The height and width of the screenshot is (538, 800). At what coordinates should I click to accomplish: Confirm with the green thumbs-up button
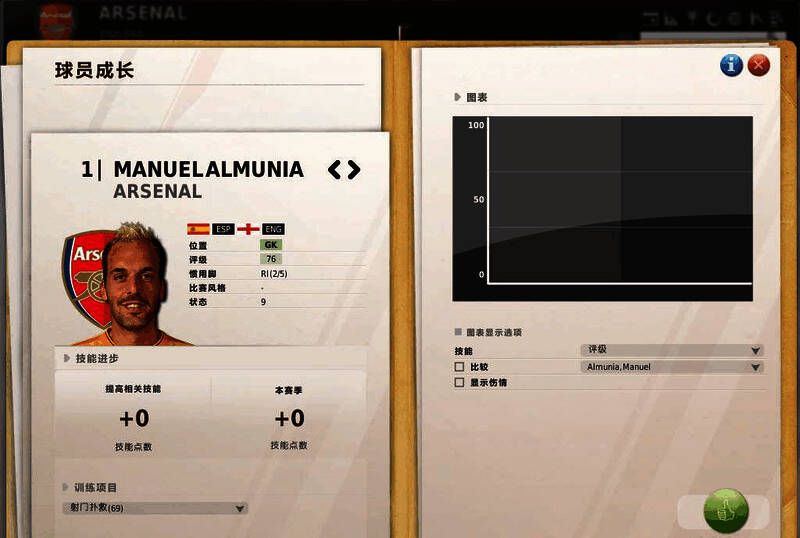[725, 510]
